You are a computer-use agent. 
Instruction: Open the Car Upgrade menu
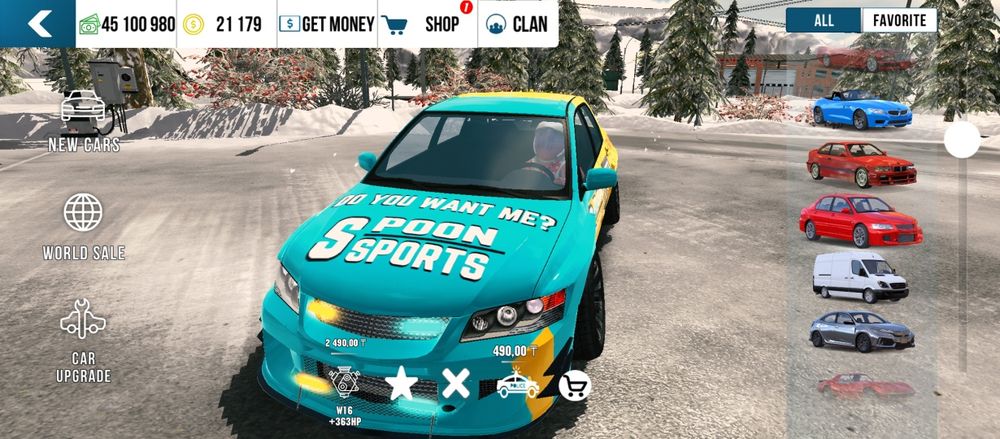point(84,340)
